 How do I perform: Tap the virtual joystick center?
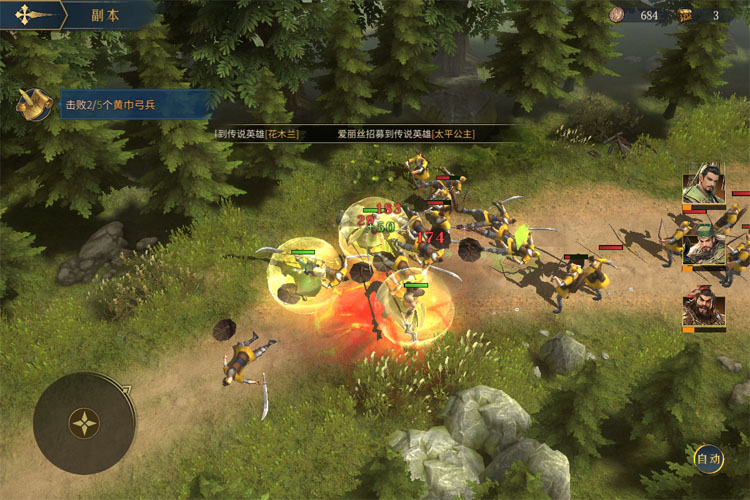pyautogui.click(x=84, y=422)
